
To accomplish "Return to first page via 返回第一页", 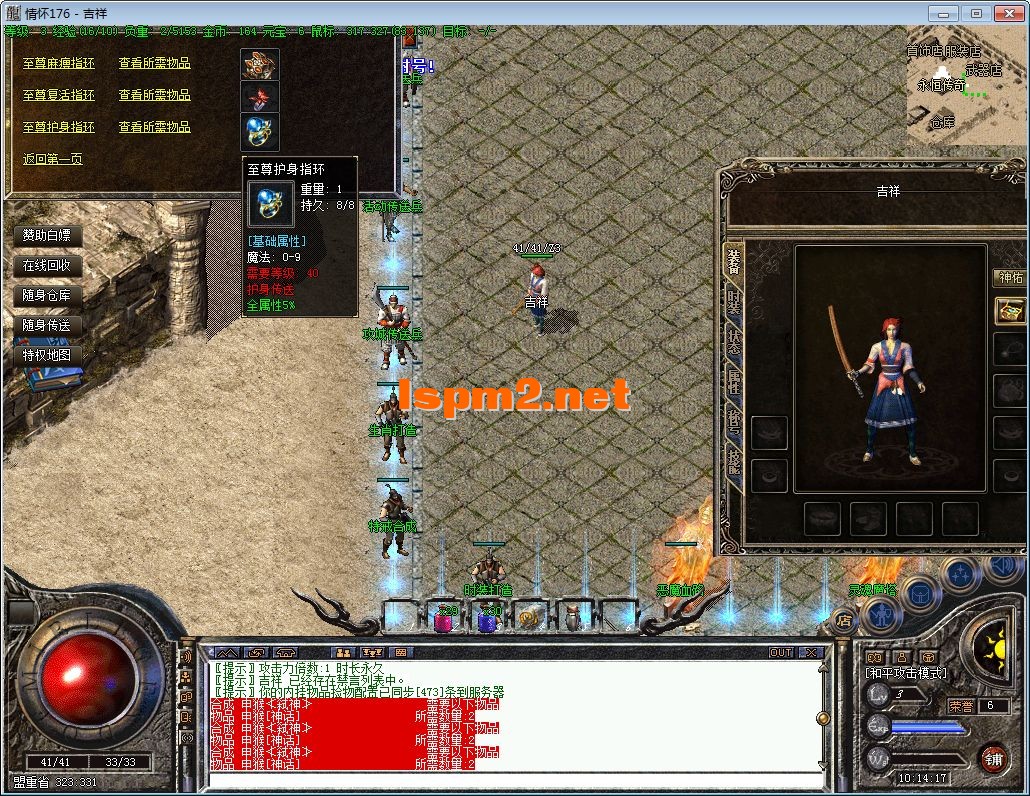I will click(x=53, y=159).
